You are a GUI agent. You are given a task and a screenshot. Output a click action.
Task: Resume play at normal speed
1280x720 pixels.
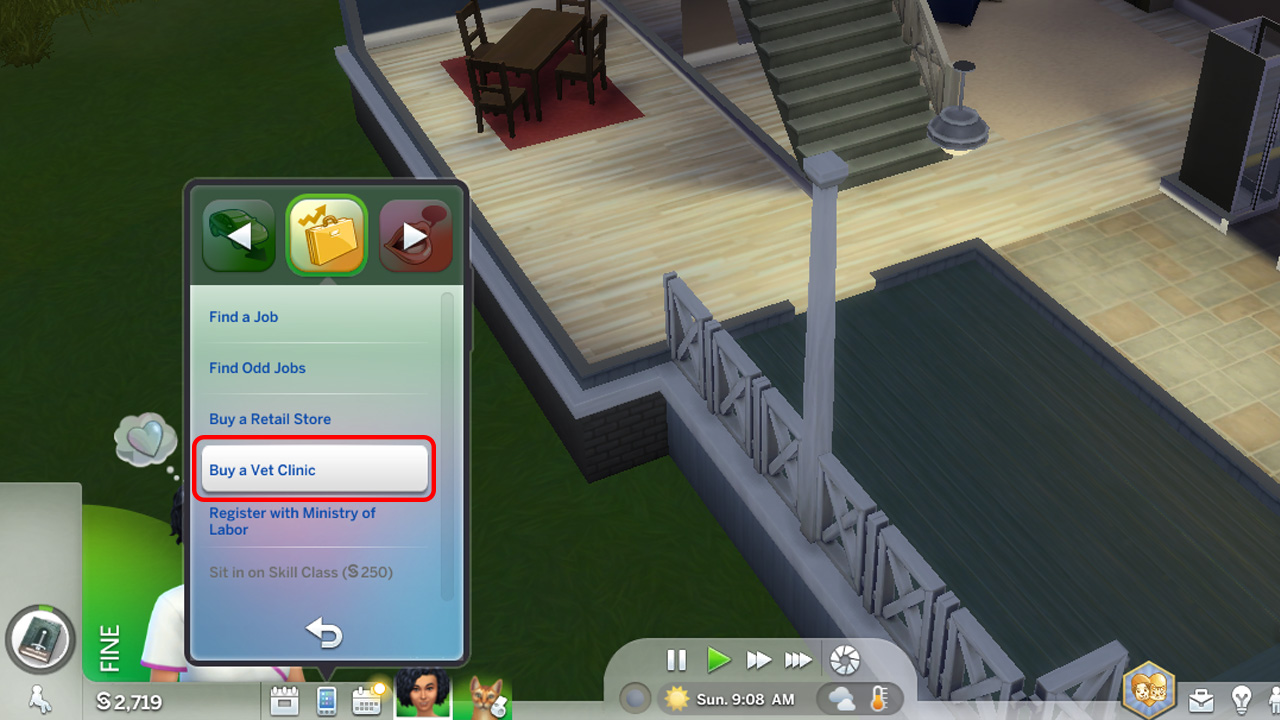point(719,660)
